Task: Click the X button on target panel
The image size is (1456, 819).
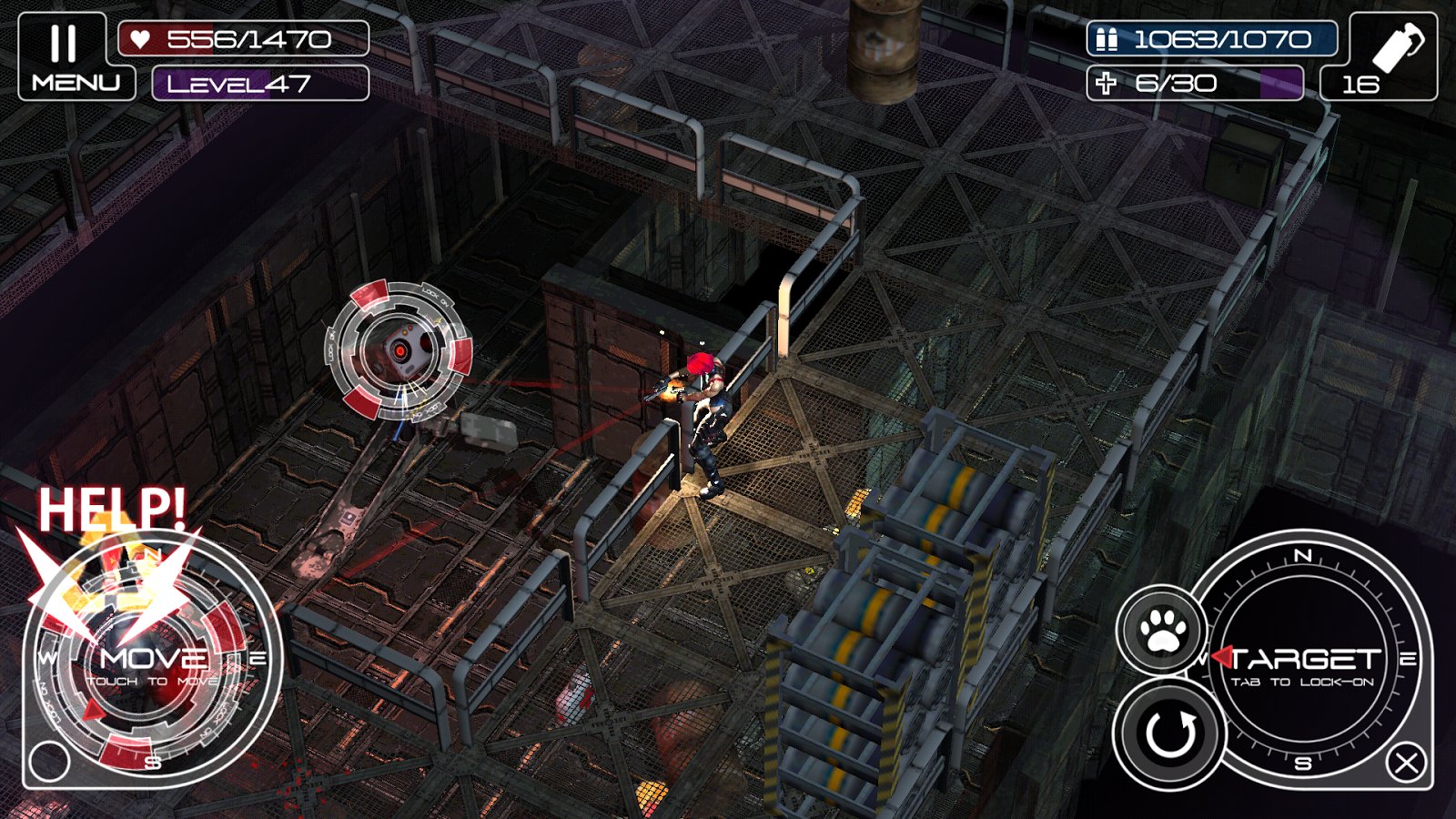Action: [1406, 763]
